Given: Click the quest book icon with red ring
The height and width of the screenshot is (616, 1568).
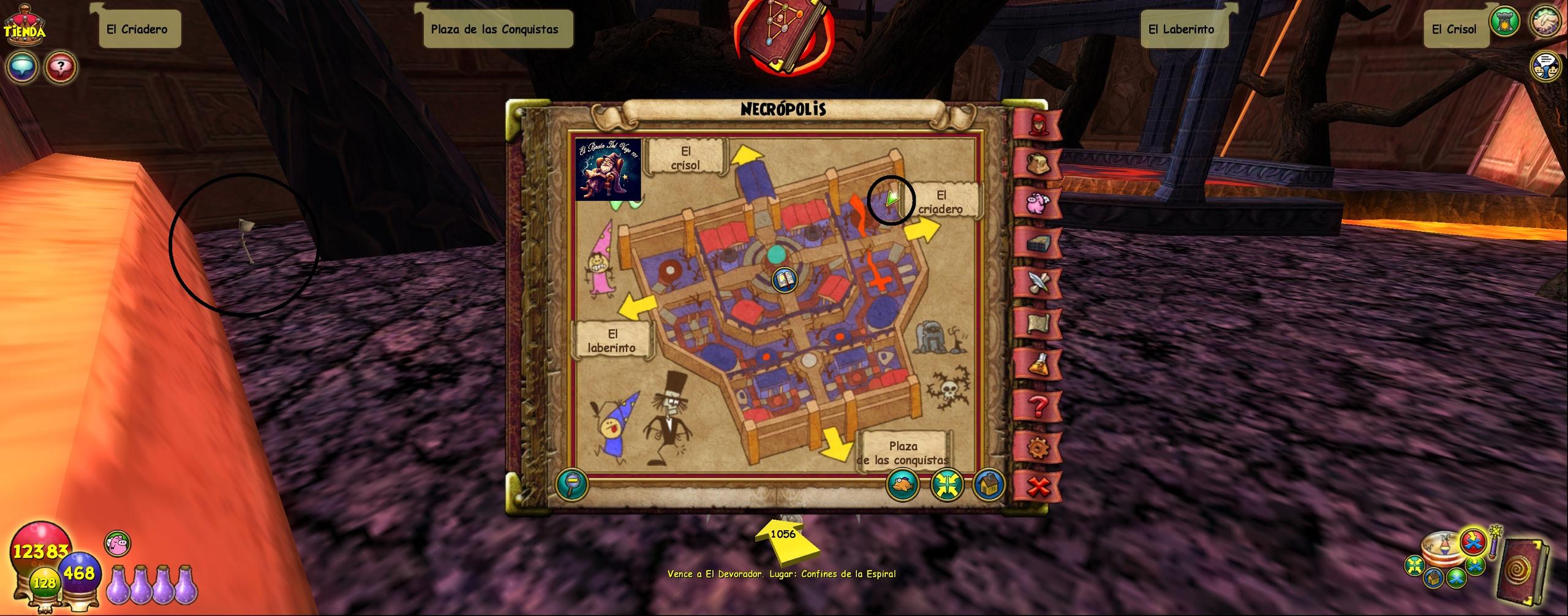Looking at the screenshot, I should 785,36.
